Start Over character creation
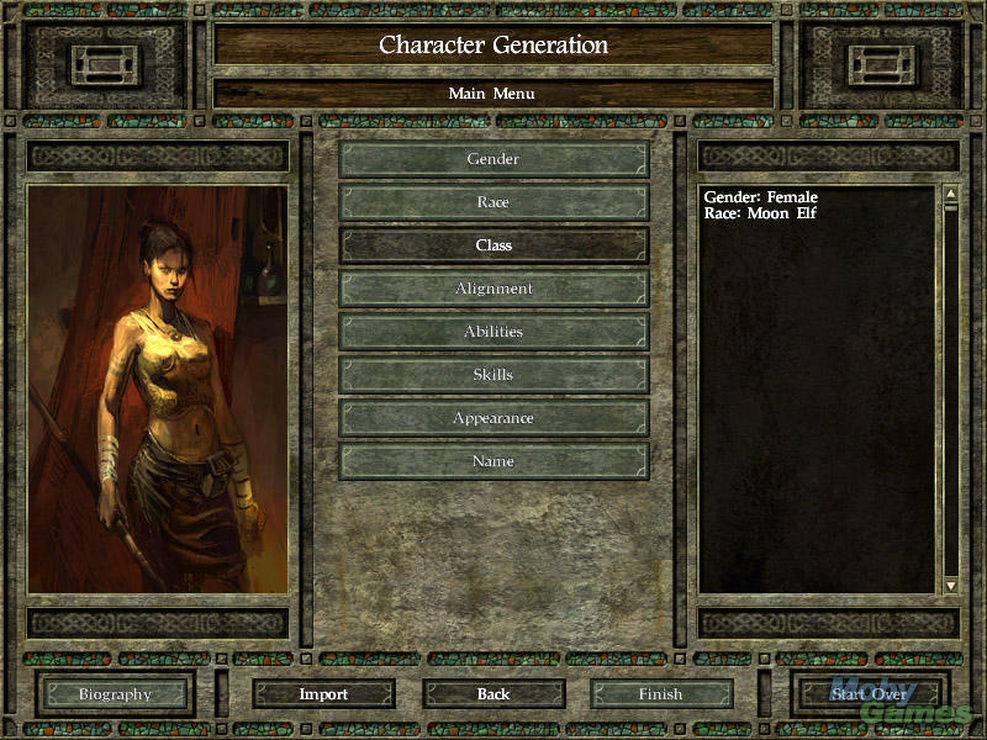Image resolution: width=987 pixels, height=740 pixels. [x=868, y=694]
